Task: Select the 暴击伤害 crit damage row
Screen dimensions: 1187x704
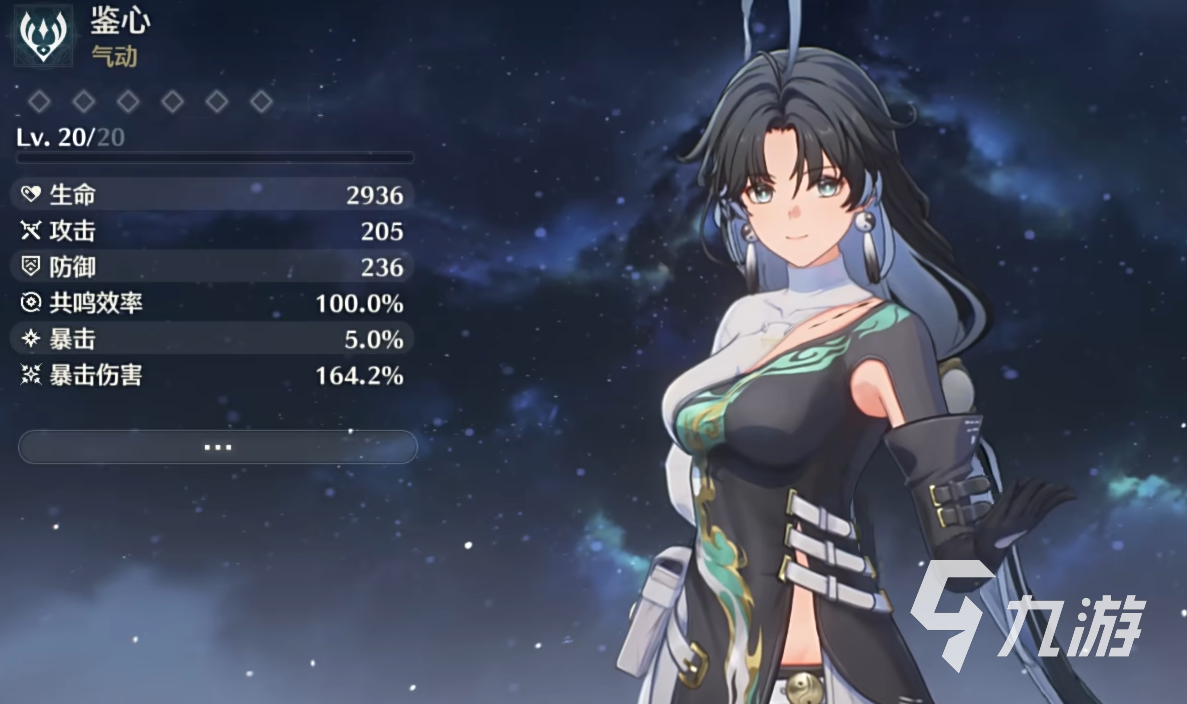Action: [x=212, y=375]
